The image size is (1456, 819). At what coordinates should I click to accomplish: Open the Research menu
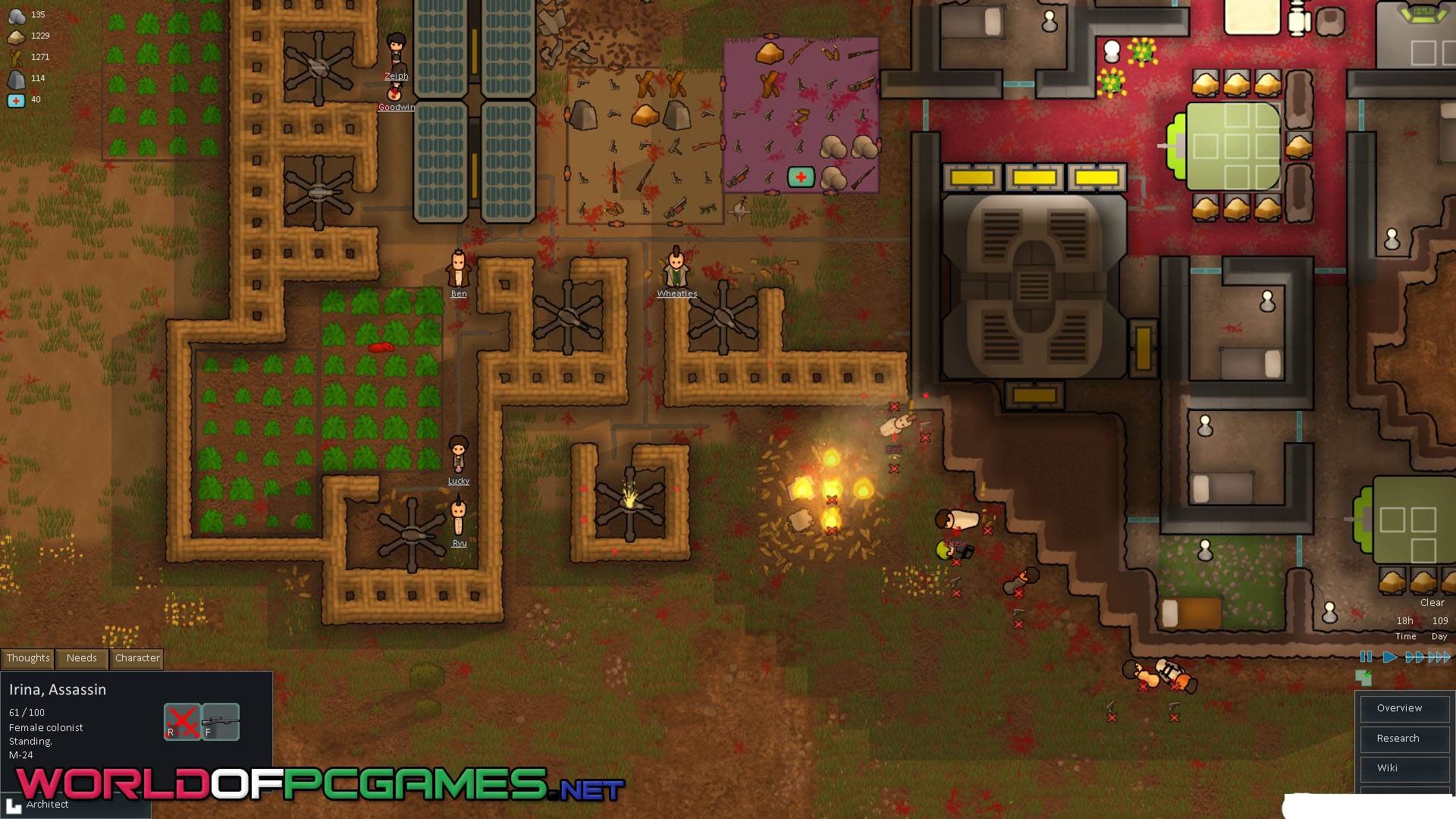[x=1398, y=739]
